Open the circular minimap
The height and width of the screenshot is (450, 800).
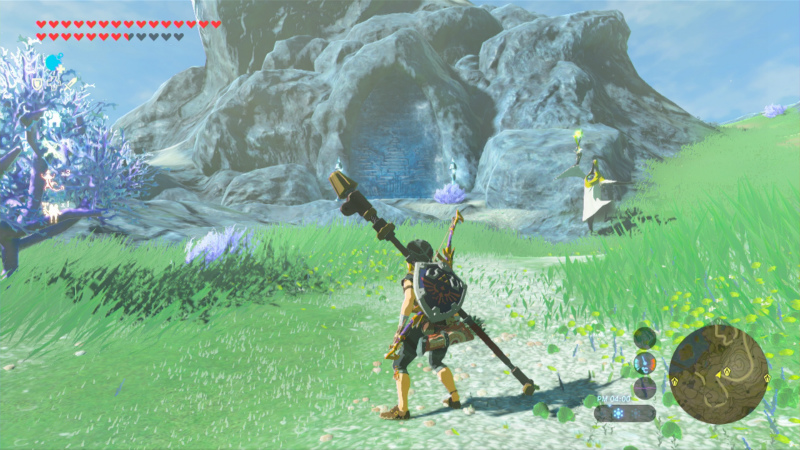[719, 374]
